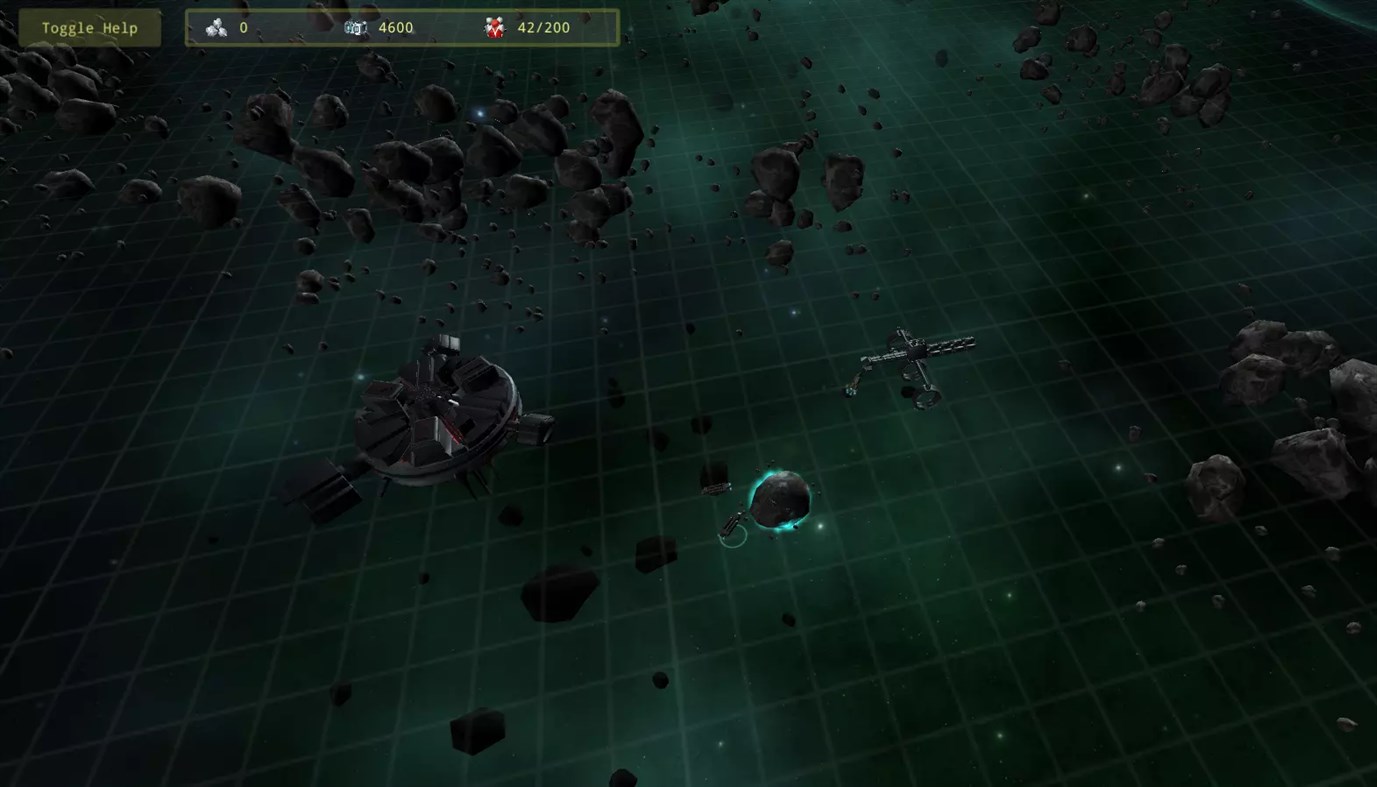Click the blue crystal currency icon

click(x=358, y=27)
